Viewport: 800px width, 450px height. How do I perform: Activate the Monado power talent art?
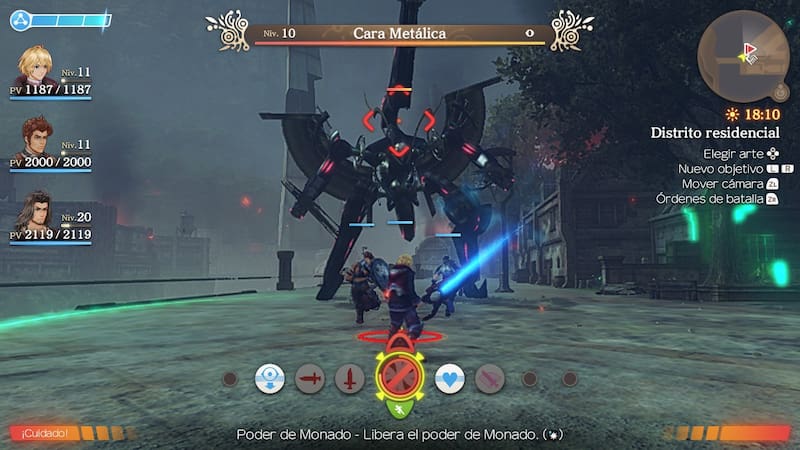pos(399,378)
